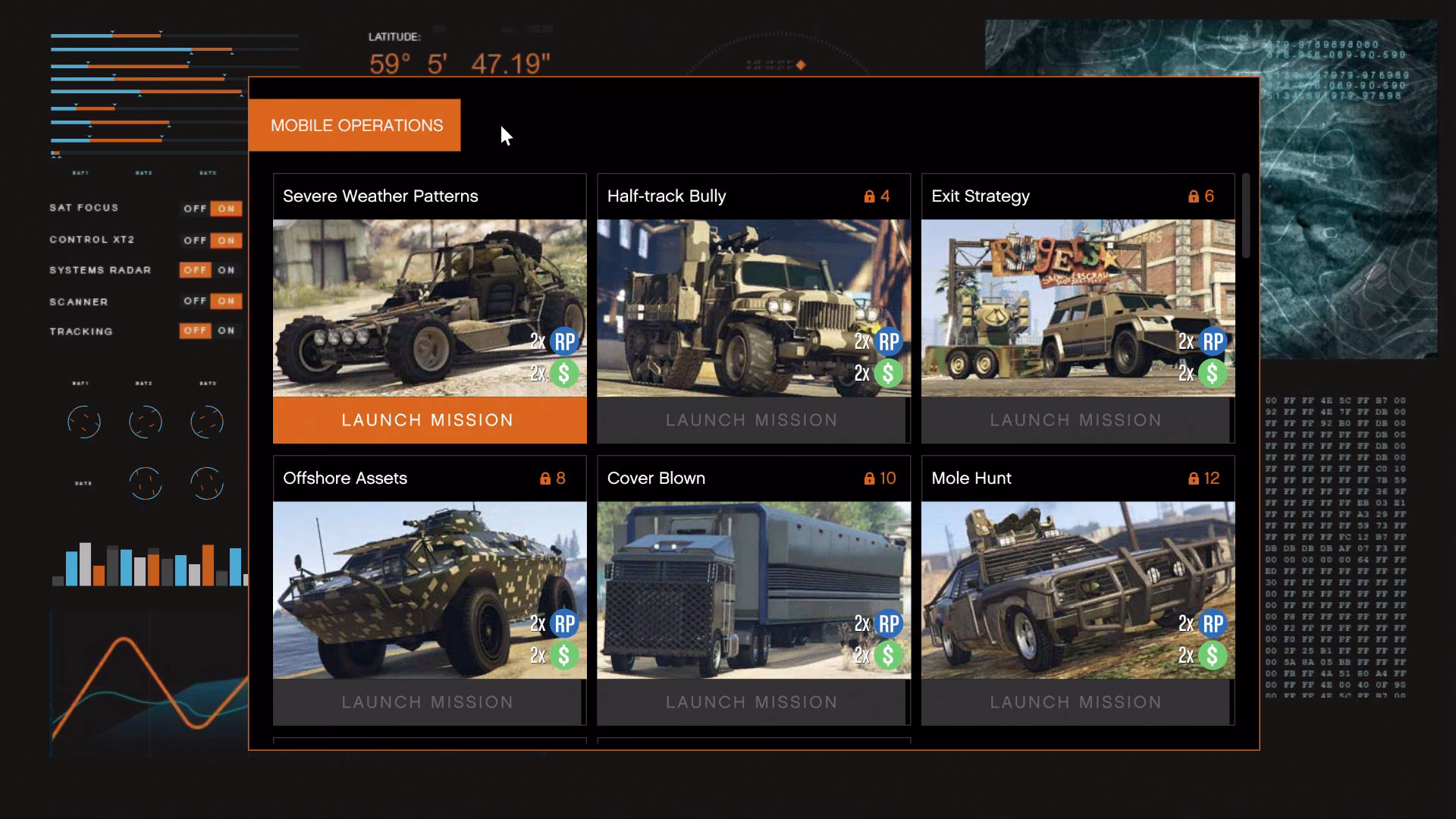Click the lock icon showing 8 on Offshore Assets

[x=544, y=479]
